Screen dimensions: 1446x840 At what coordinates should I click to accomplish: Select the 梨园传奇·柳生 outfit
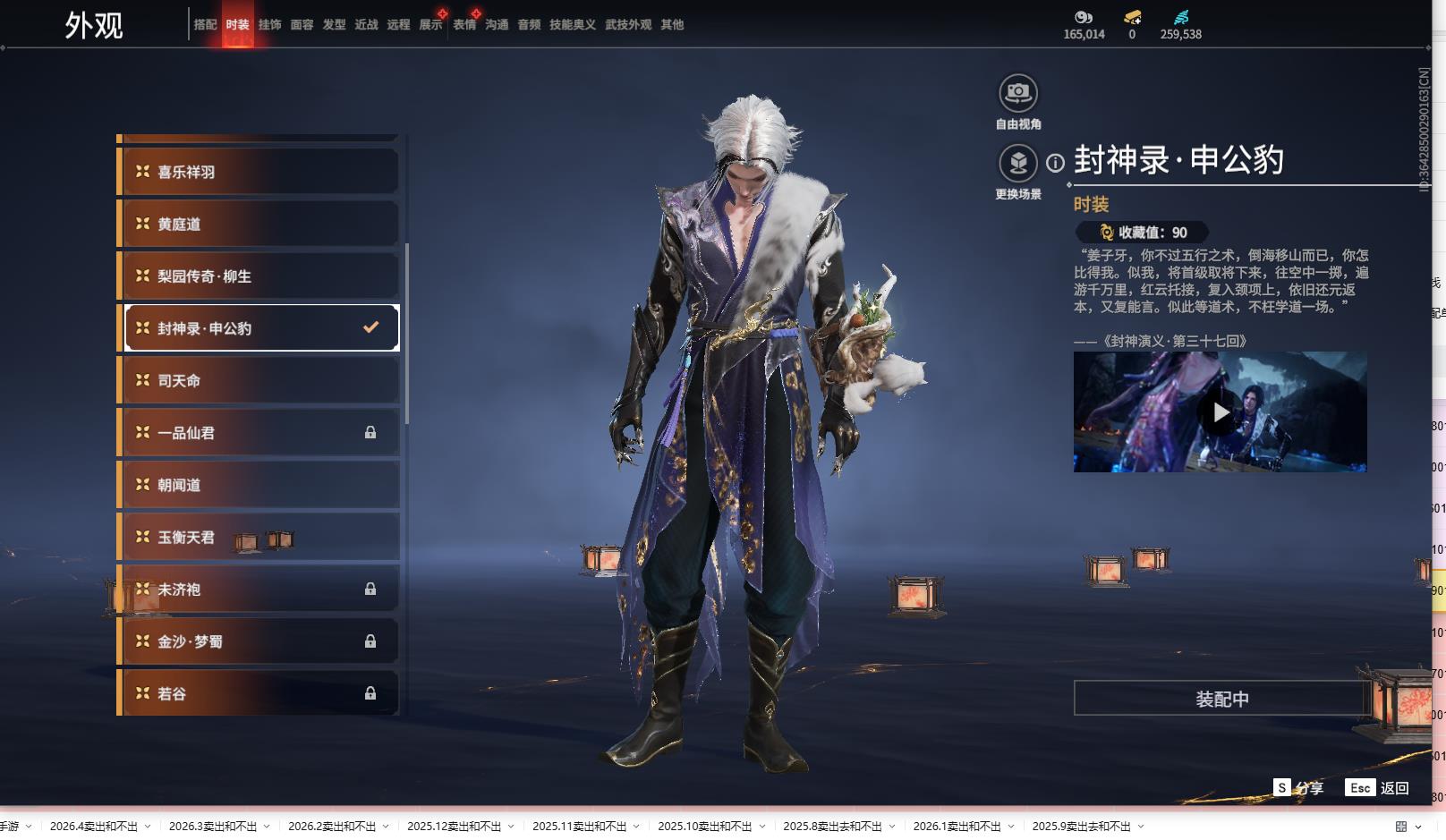(259, 276)
